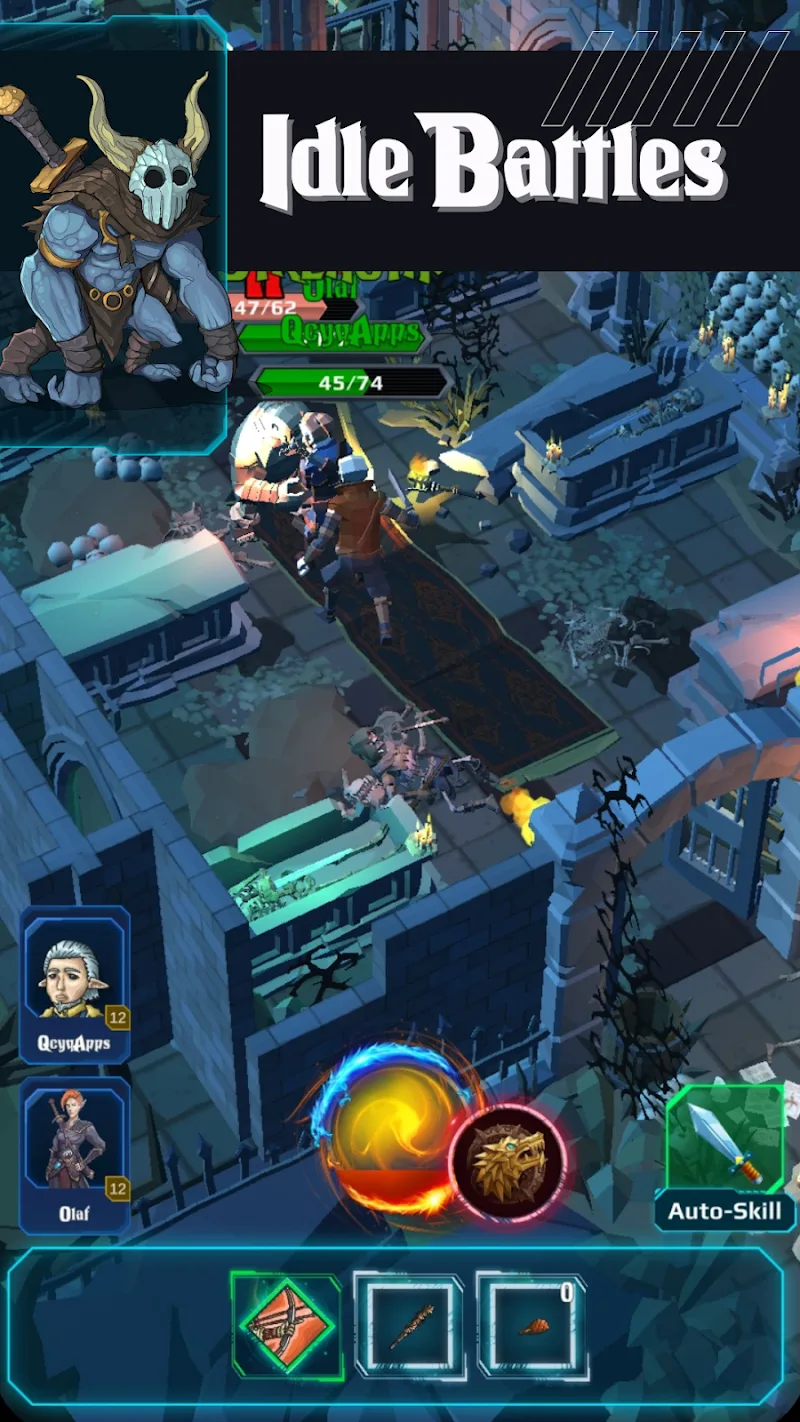Use the item slot showing 0 count
Image resolution: width=800 pixels, height=1422 pixels.
click(532, 1326)
